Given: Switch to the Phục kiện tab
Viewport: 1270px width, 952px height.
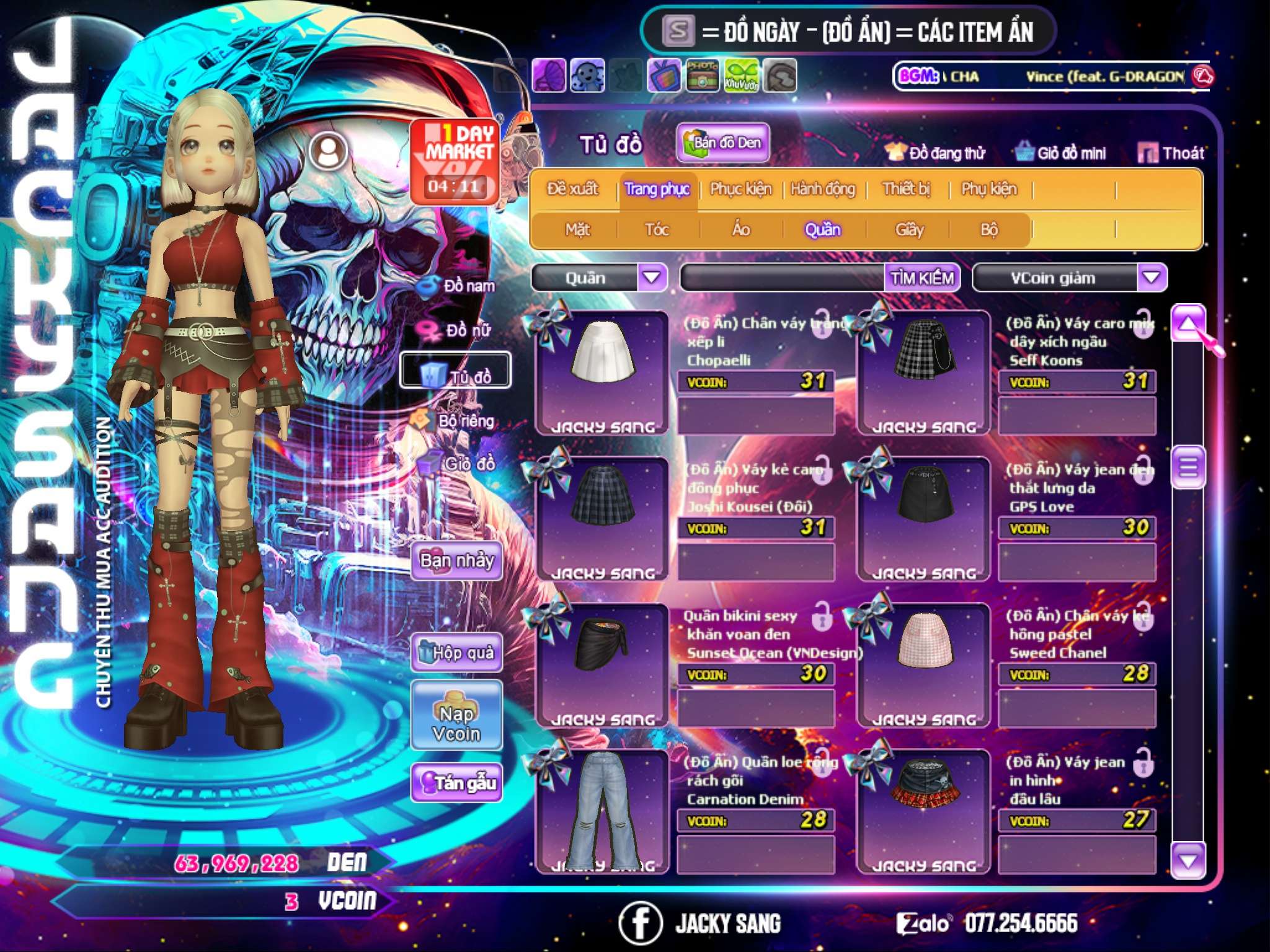Looking at the screenshot, I should click(740, 189).
